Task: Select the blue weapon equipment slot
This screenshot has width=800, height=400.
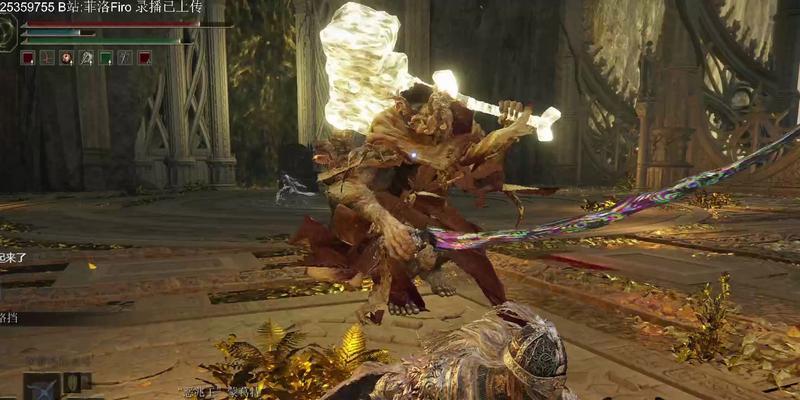Action: coord(42,387)
